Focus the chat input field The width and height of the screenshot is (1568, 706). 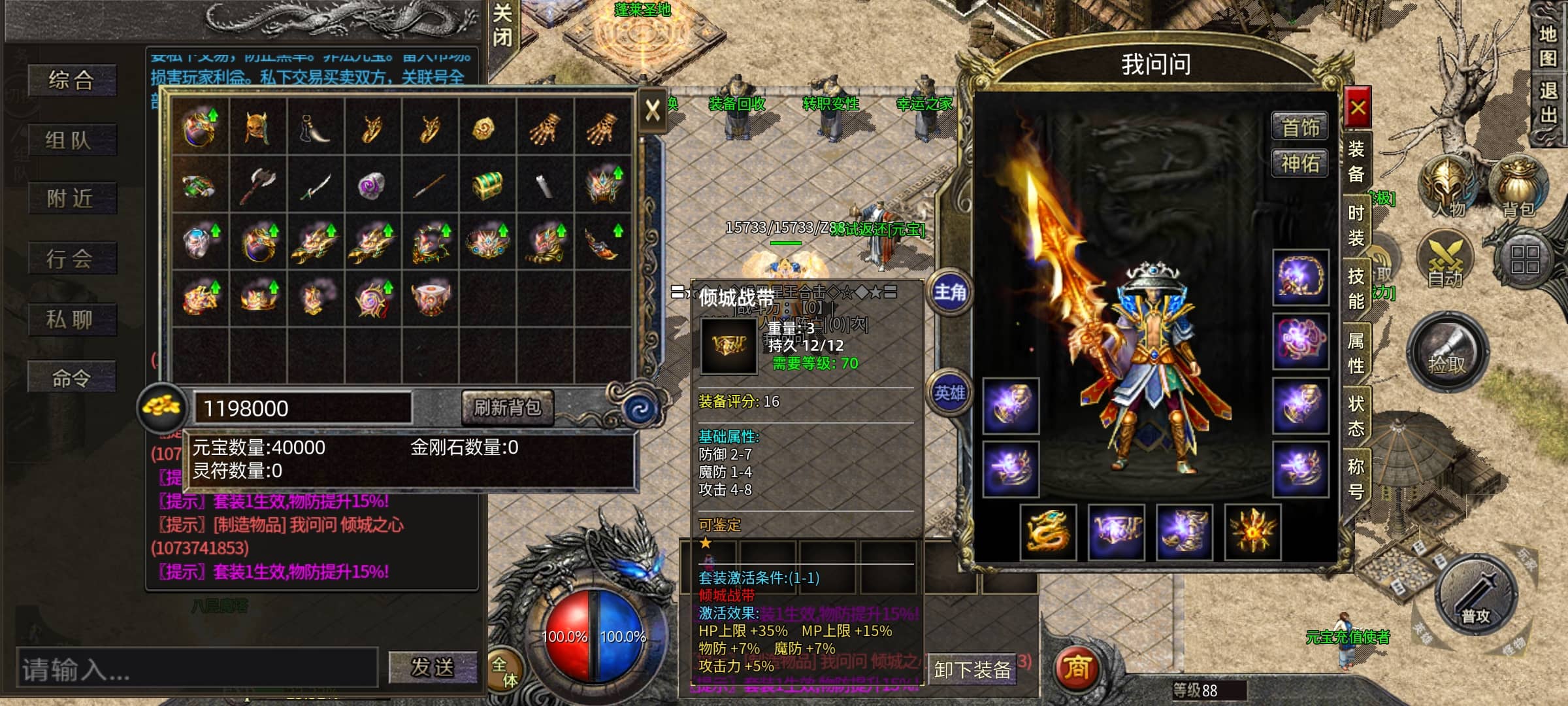[x=196, y=669]
